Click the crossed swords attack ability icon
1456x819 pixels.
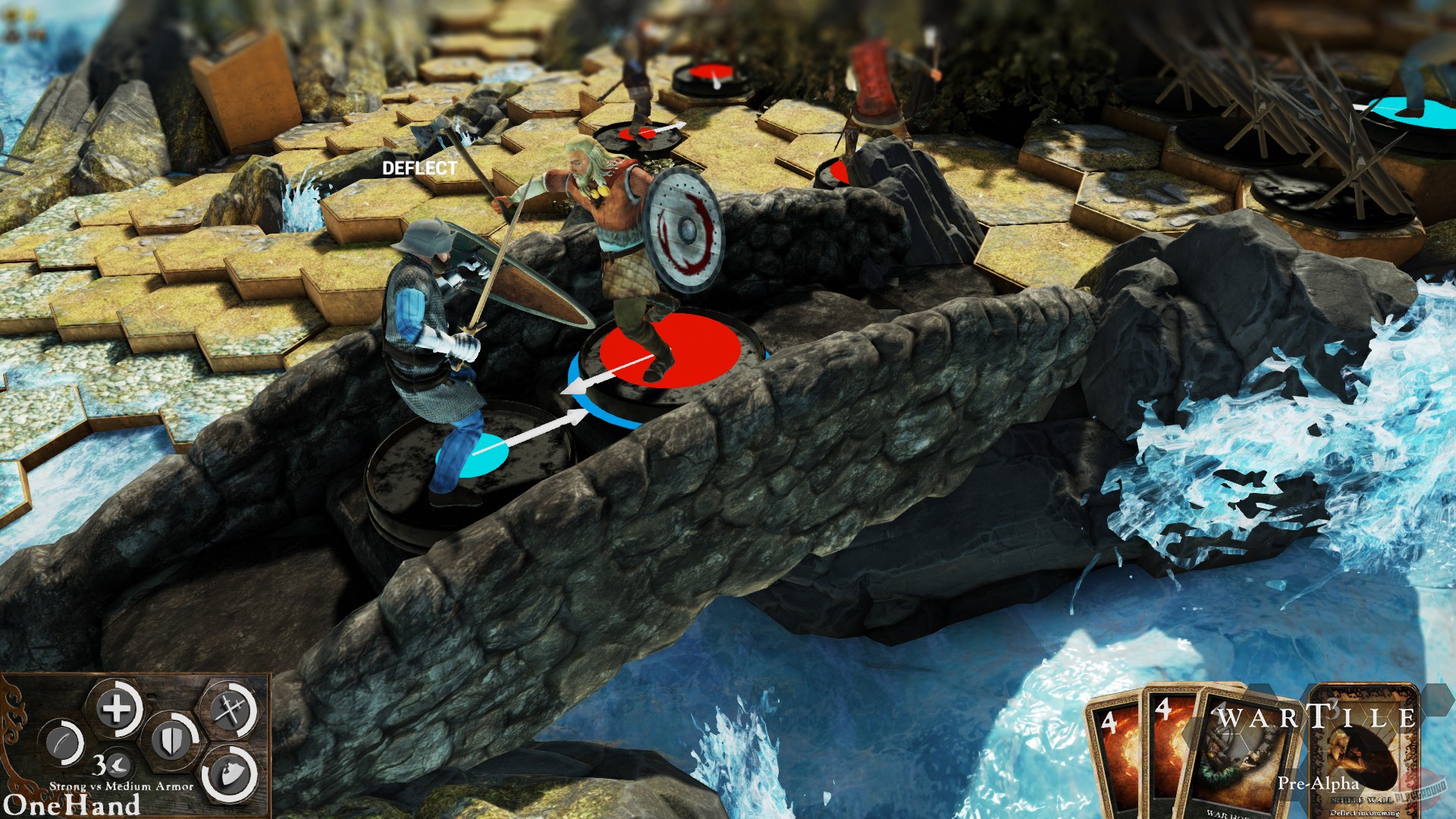(x=227, y=710)
